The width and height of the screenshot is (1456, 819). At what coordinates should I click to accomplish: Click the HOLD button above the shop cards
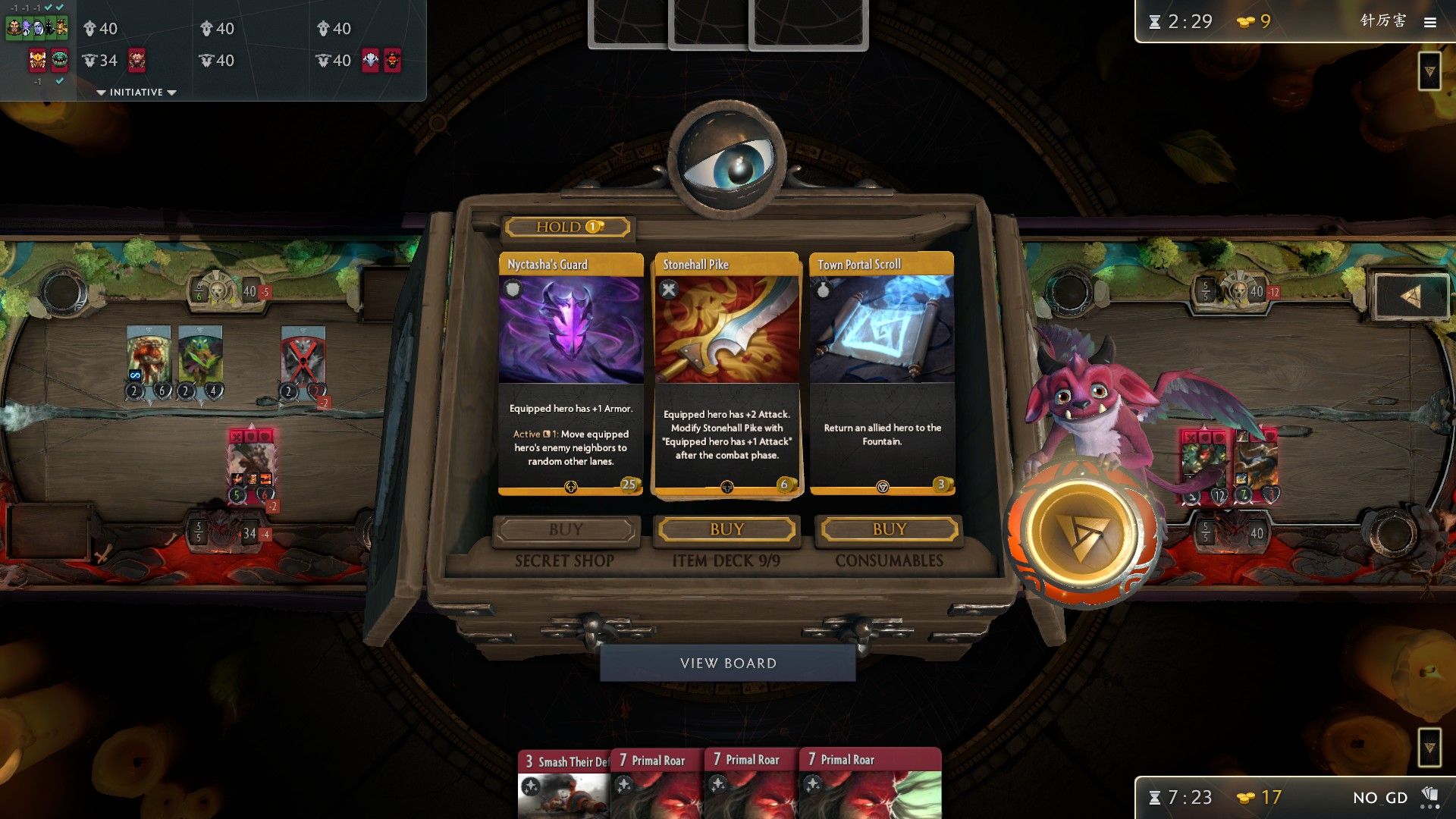pyautogui.click(x=565, y=226)
